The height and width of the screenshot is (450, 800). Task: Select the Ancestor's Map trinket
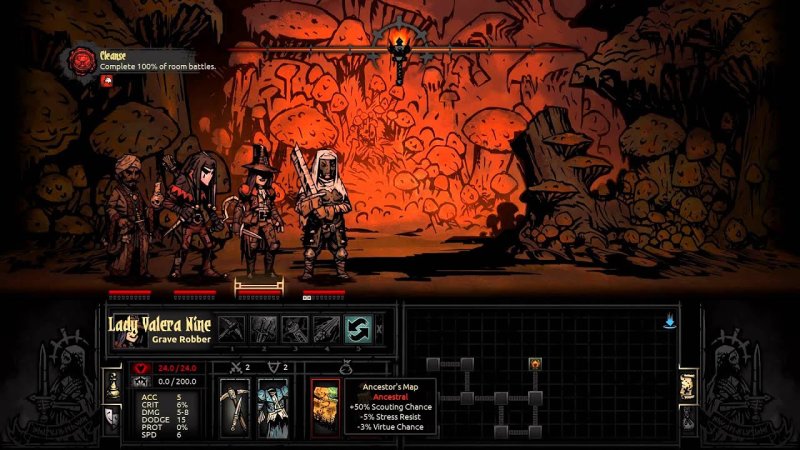click(323, 407)
